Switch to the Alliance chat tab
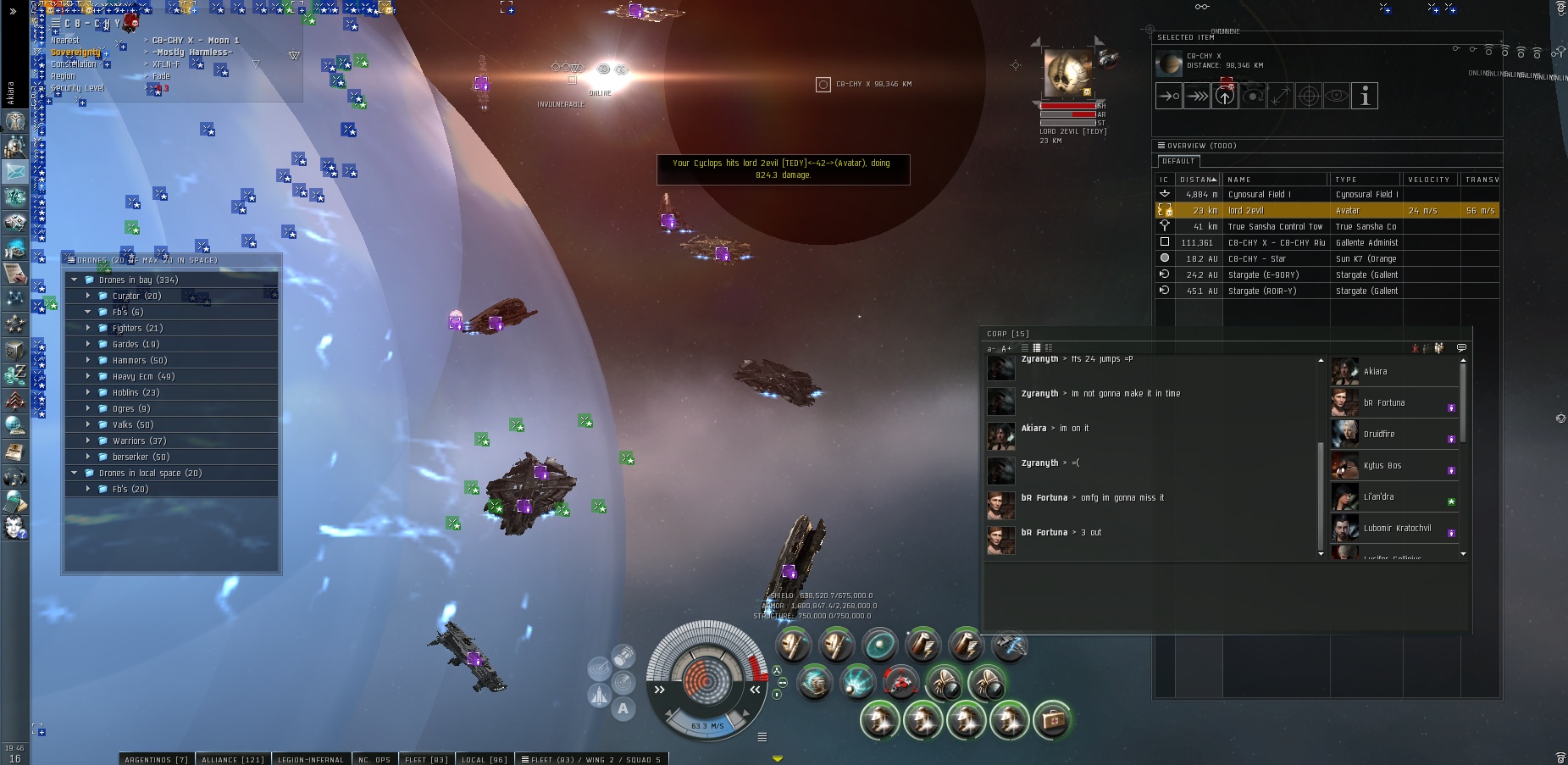Viewport: 1568px width, 765px height. [232, 759]
